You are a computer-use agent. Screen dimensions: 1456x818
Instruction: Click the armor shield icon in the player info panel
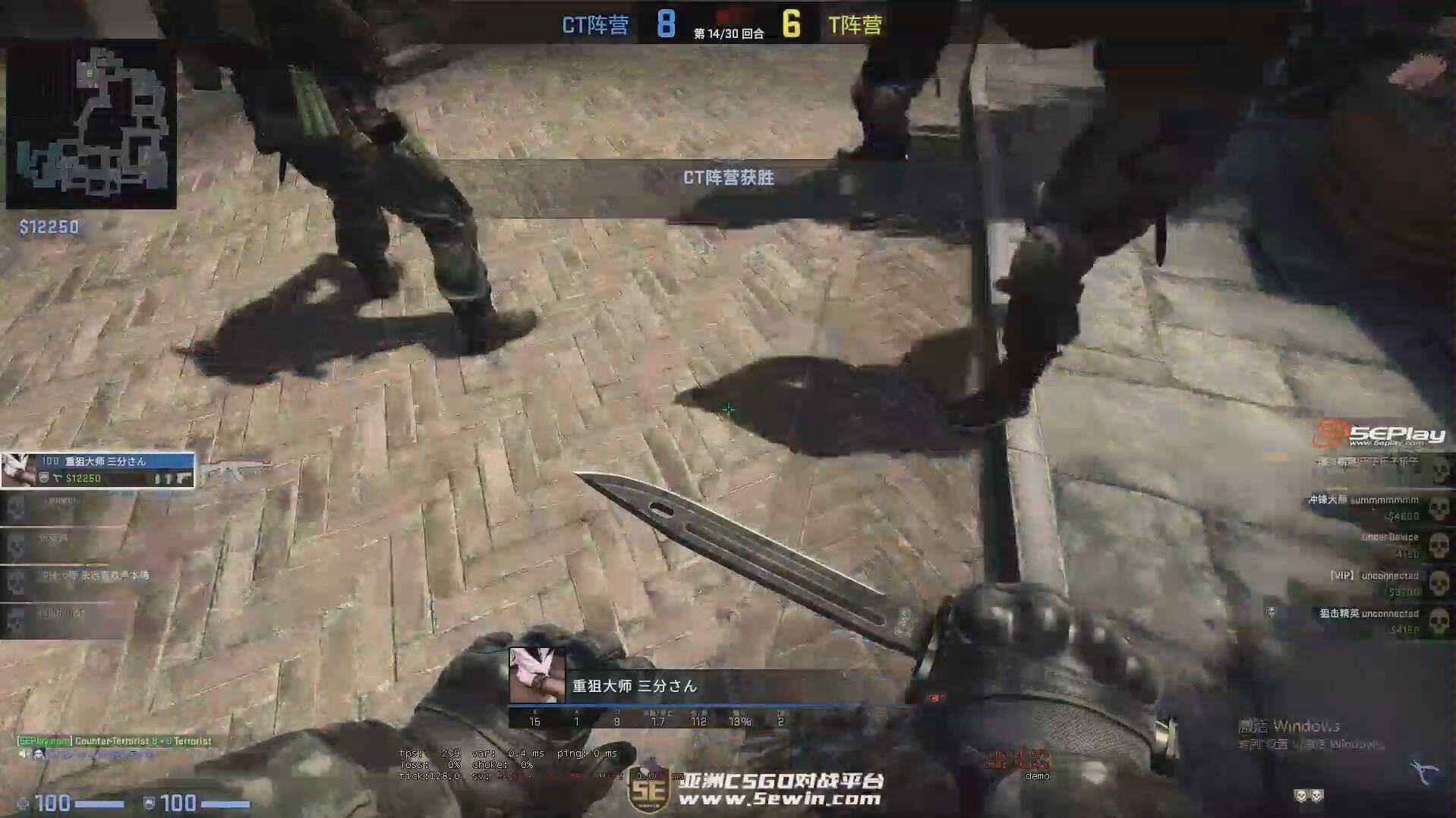tap(43, 479)
